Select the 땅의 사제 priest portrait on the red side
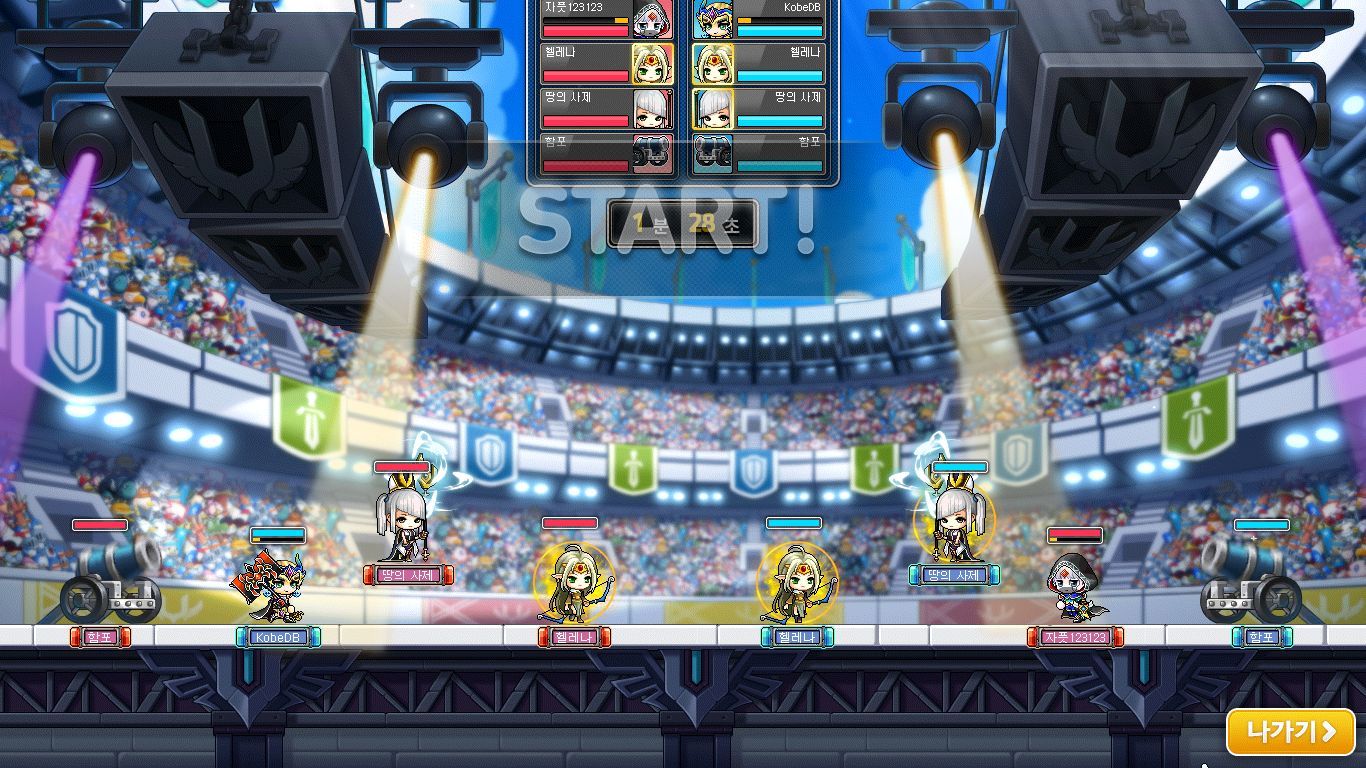Viewport: 1366px width, 768px height. click(x=655, y=108)
